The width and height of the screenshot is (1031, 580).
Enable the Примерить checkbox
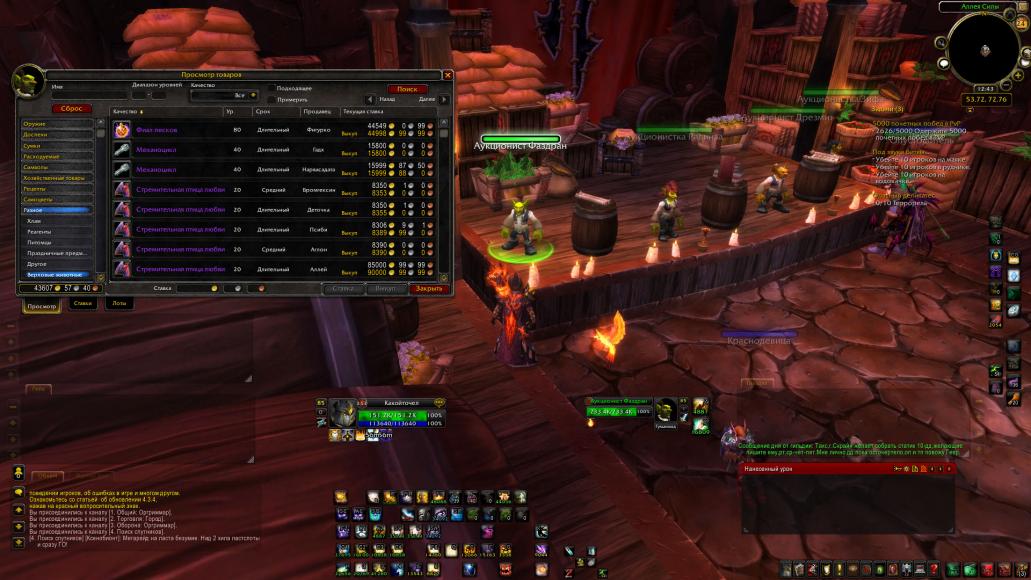(269, 99)
